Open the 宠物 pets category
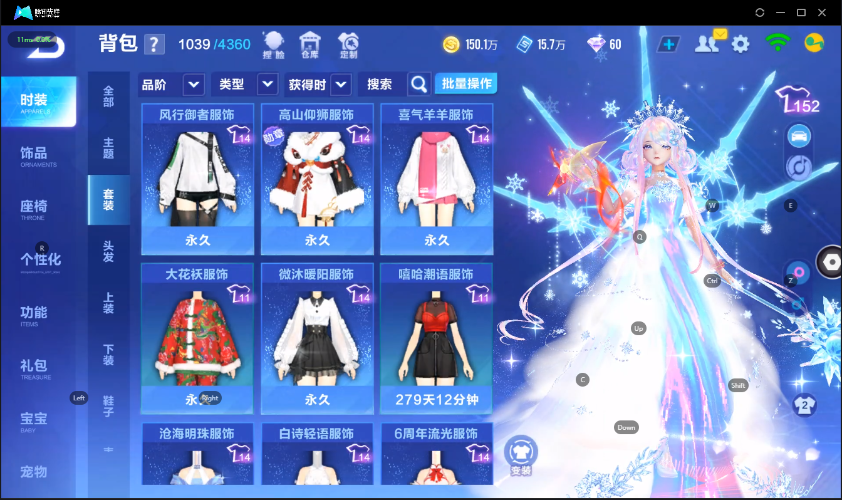This screenshot has width=842, height=500. pyautogui.click(x=34, y=471)
